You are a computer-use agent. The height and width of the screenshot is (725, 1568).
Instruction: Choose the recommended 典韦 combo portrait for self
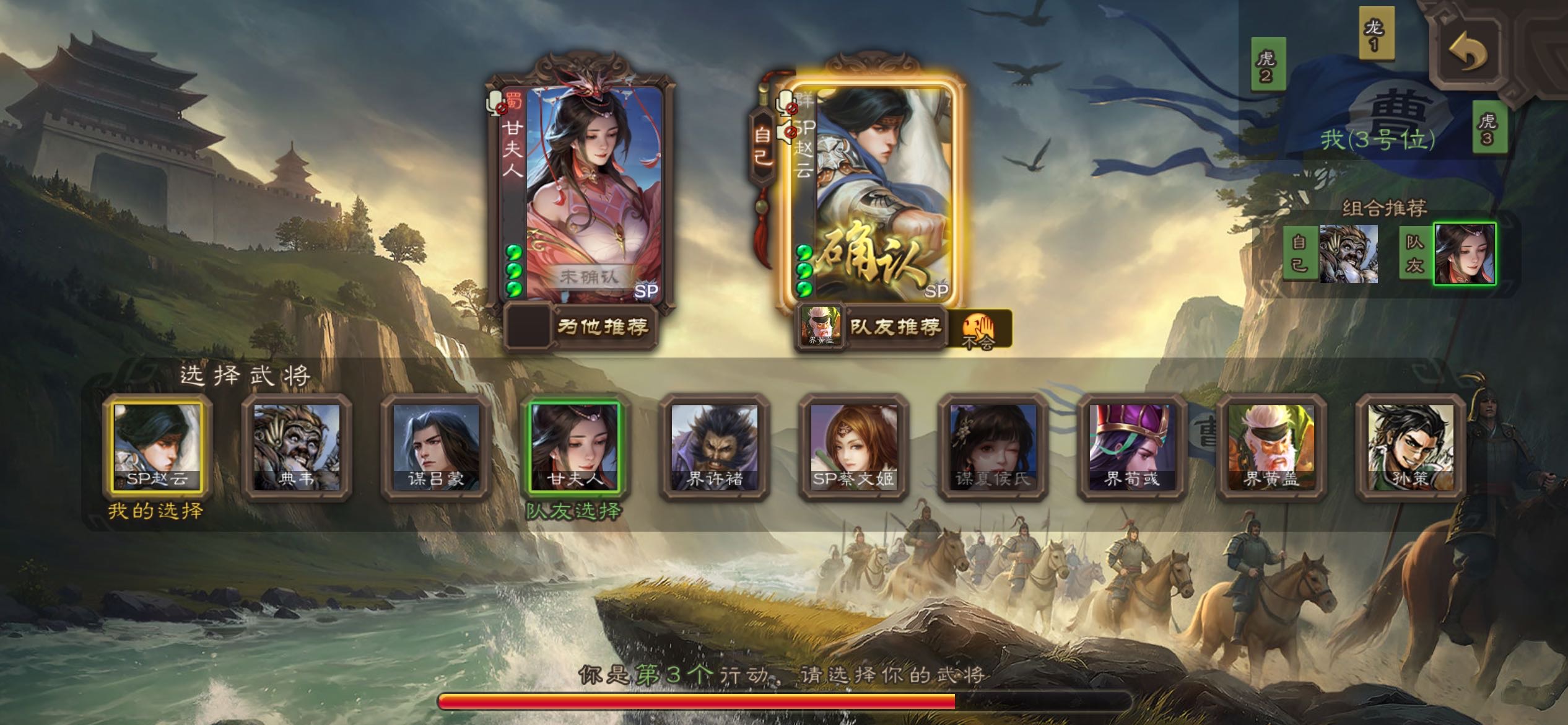(1348, 254)
